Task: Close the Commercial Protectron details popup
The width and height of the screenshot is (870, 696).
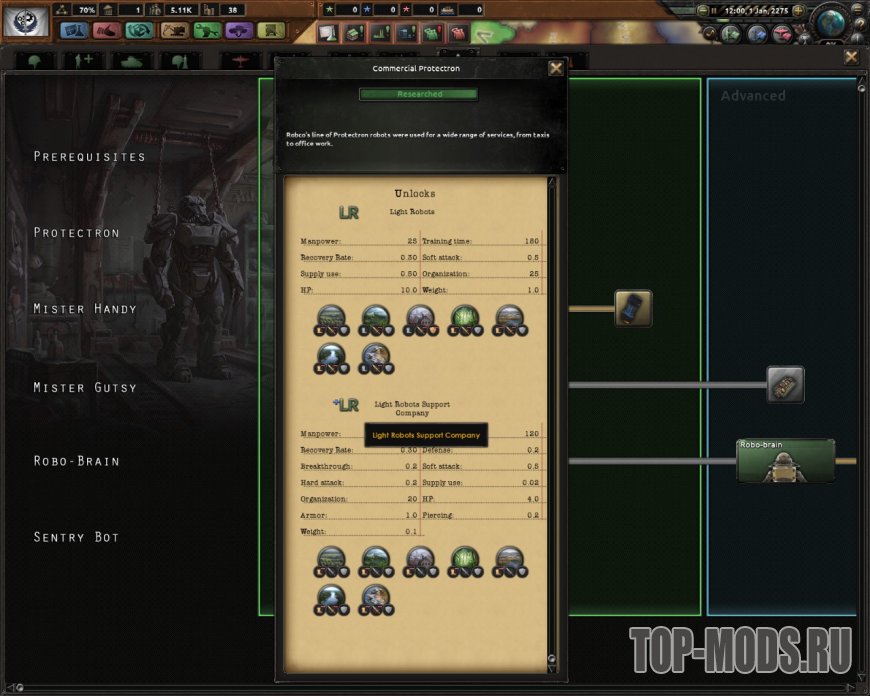Action: tap(556, 69)
